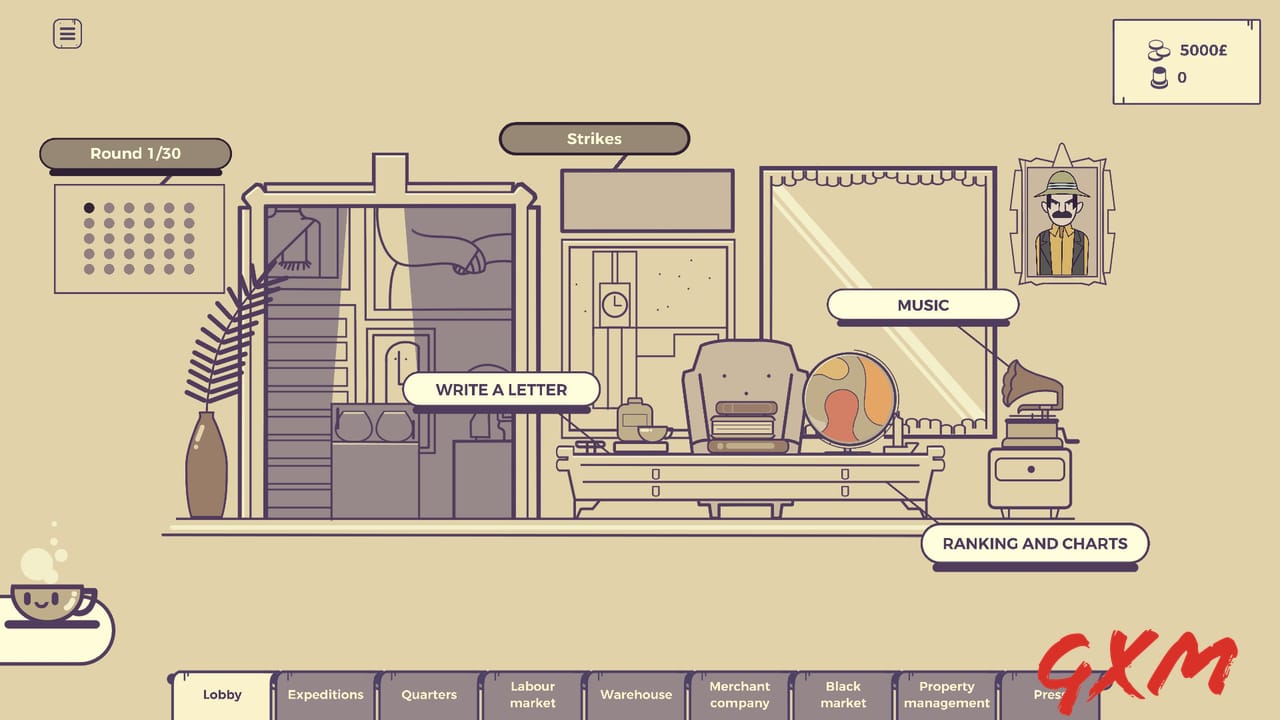Switch to the Expeditions tab
Viewport: 1280px width, 720px height.
click(x=324, y=694)
